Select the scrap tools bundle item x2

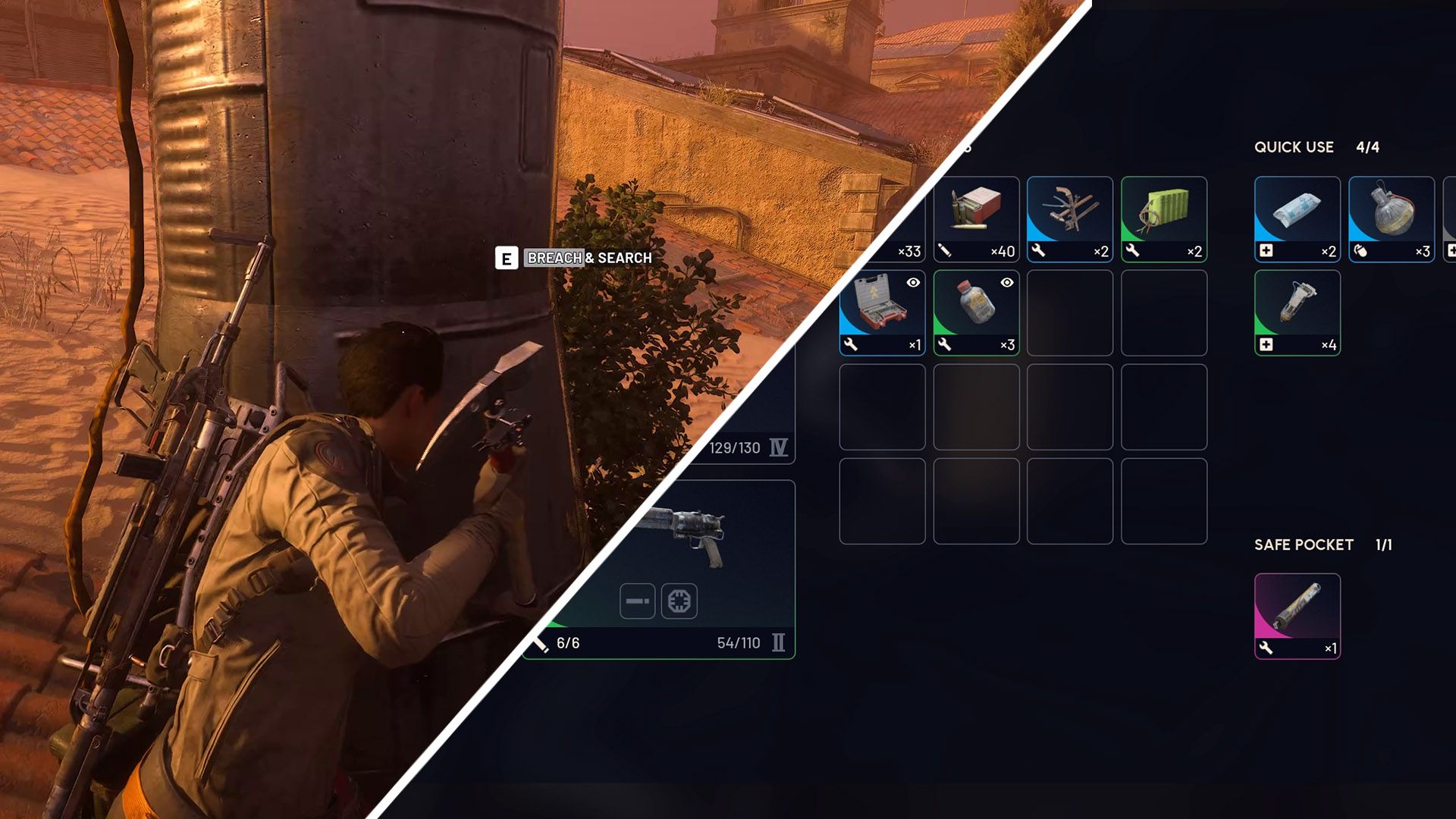pyautogui.click(x=1070, y=216)
